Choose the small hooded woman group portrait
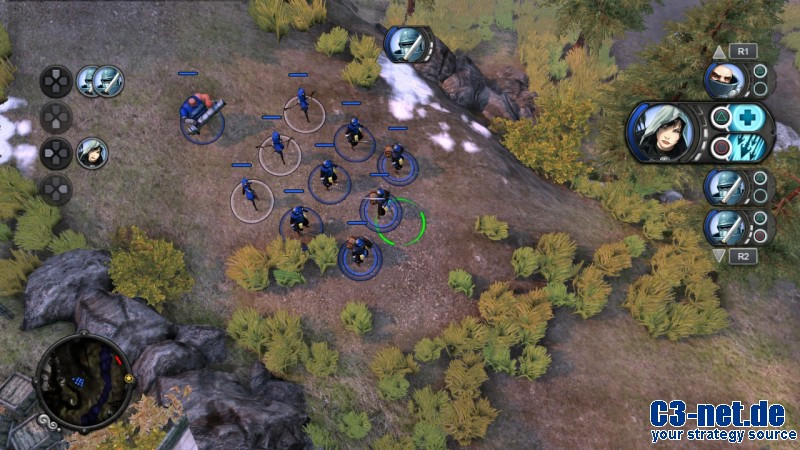 92,153
